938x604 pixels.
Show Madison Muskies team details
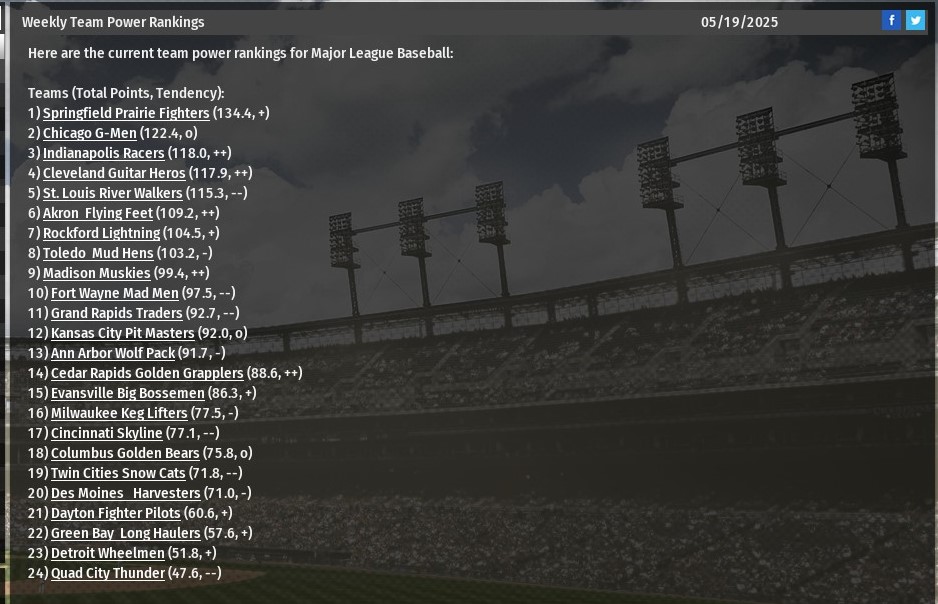point(96,273)
